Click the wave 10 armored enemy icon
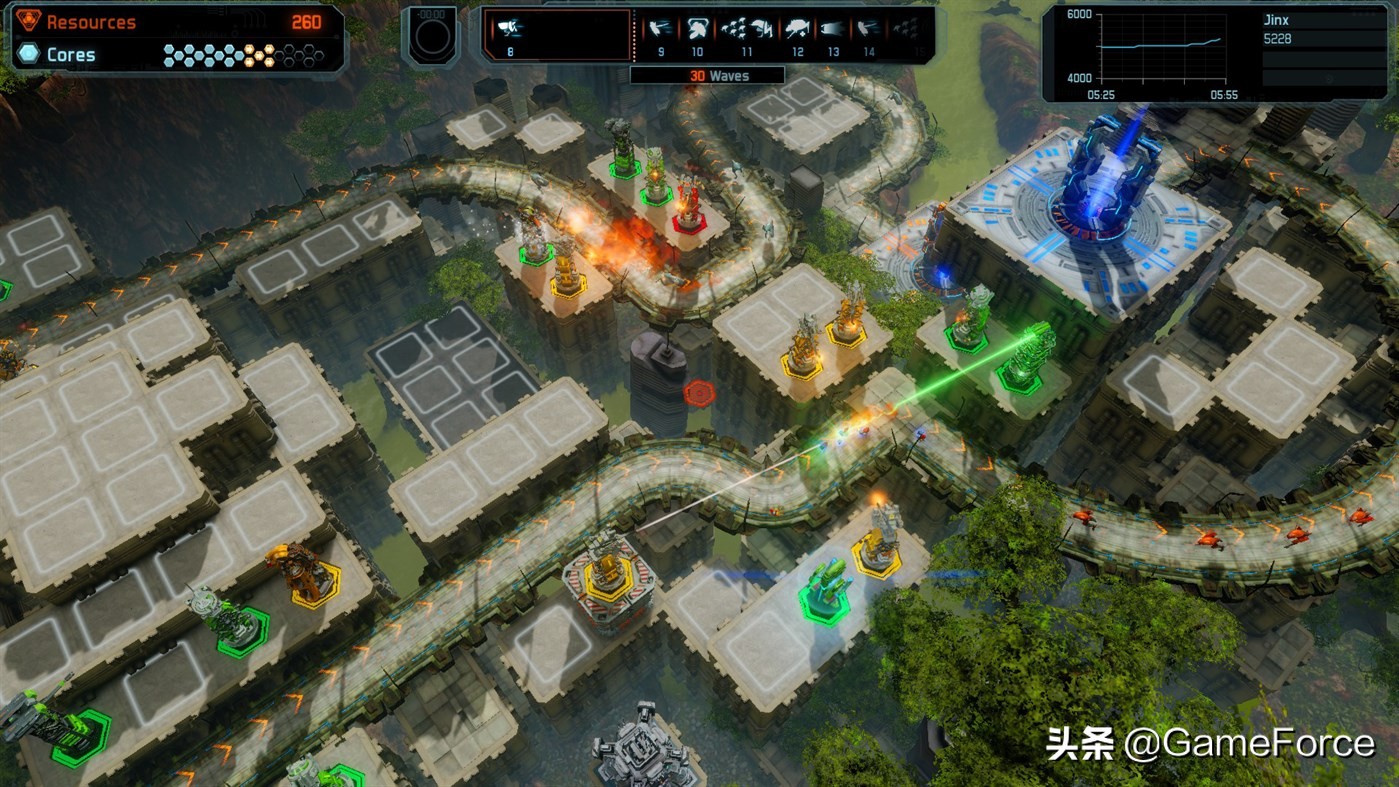1399x787 pixels. [x=697, y=27]
